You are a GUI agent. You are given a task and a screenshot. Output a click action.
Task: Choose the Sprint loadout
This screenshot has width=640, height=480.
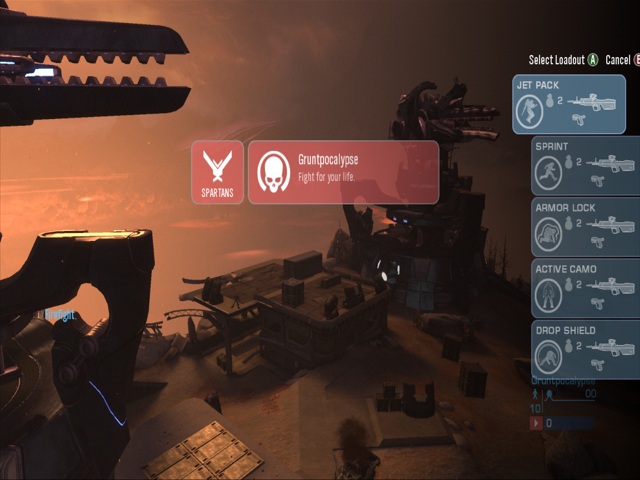pyautogui.click(x=586, y=166)
